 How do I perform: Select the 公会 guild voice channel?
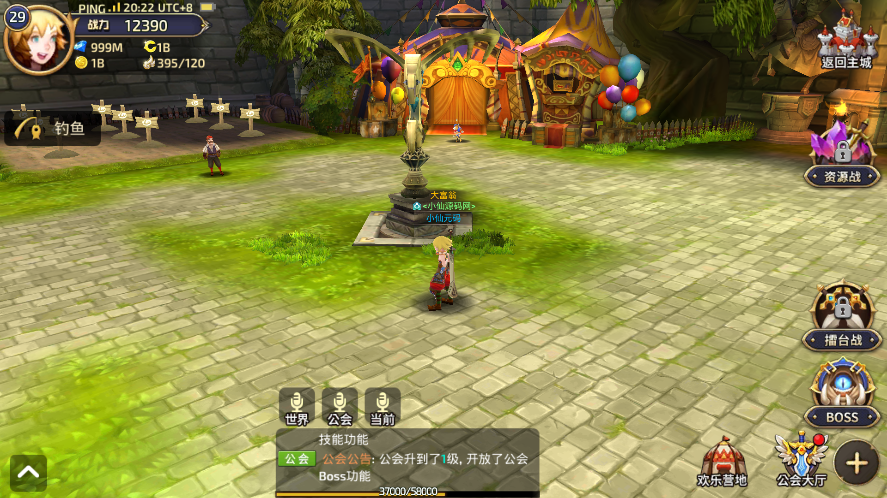340,408
